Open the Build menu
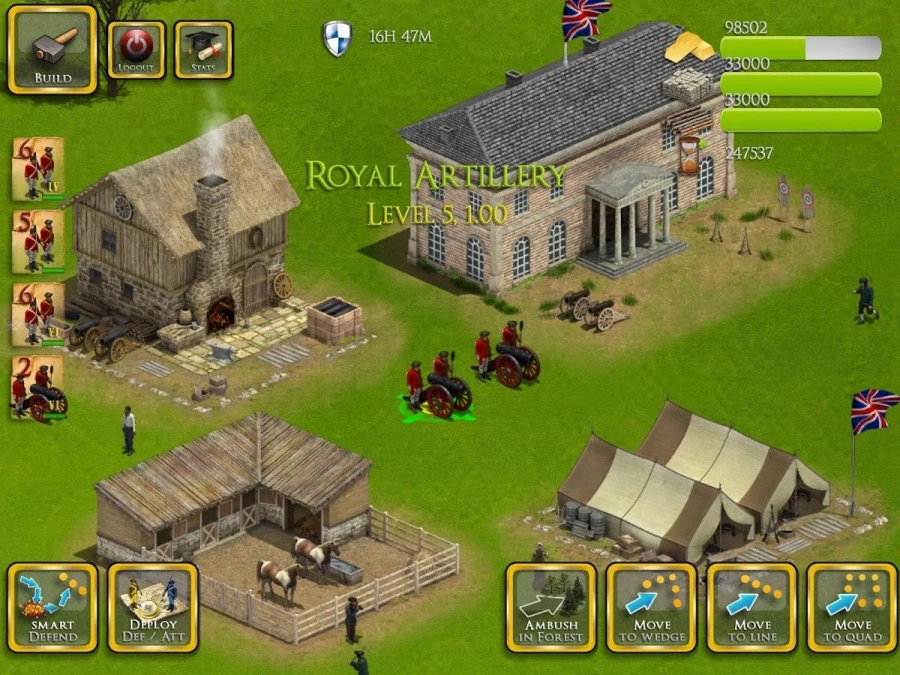This screenshot has width=900, height=675. pos(52,50)
